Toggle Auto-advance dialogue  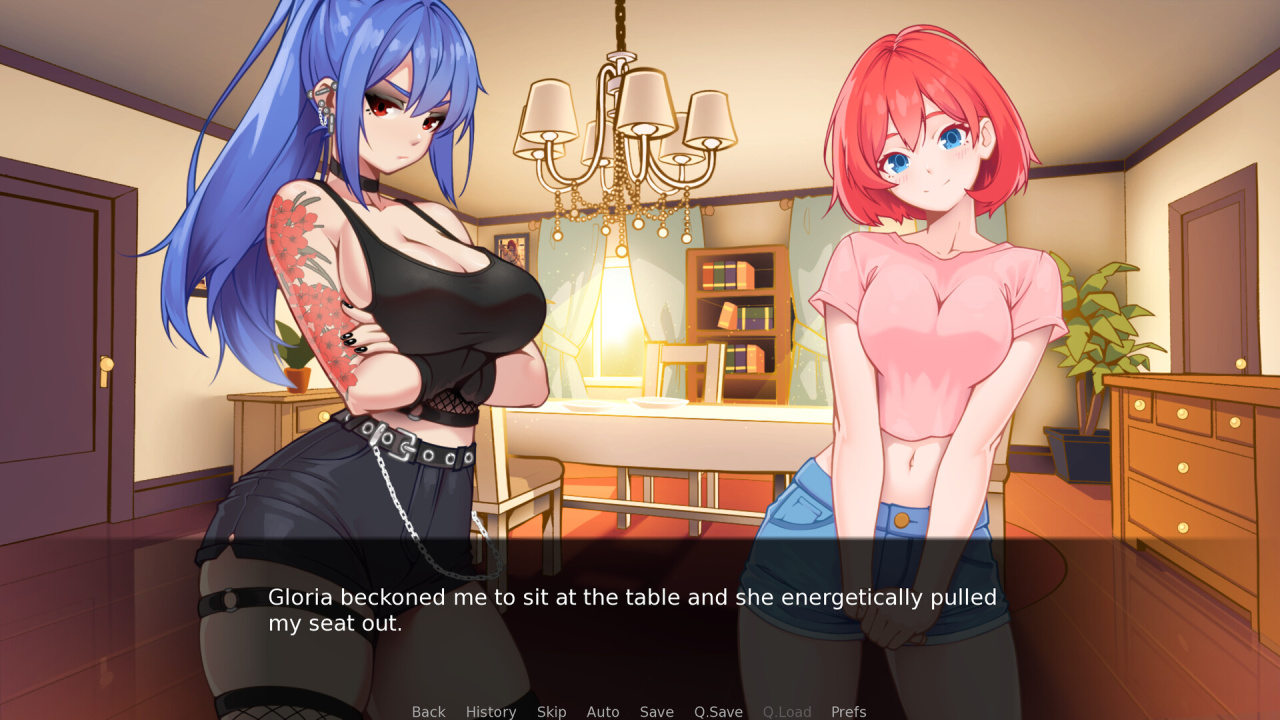(x=603, y=712)
